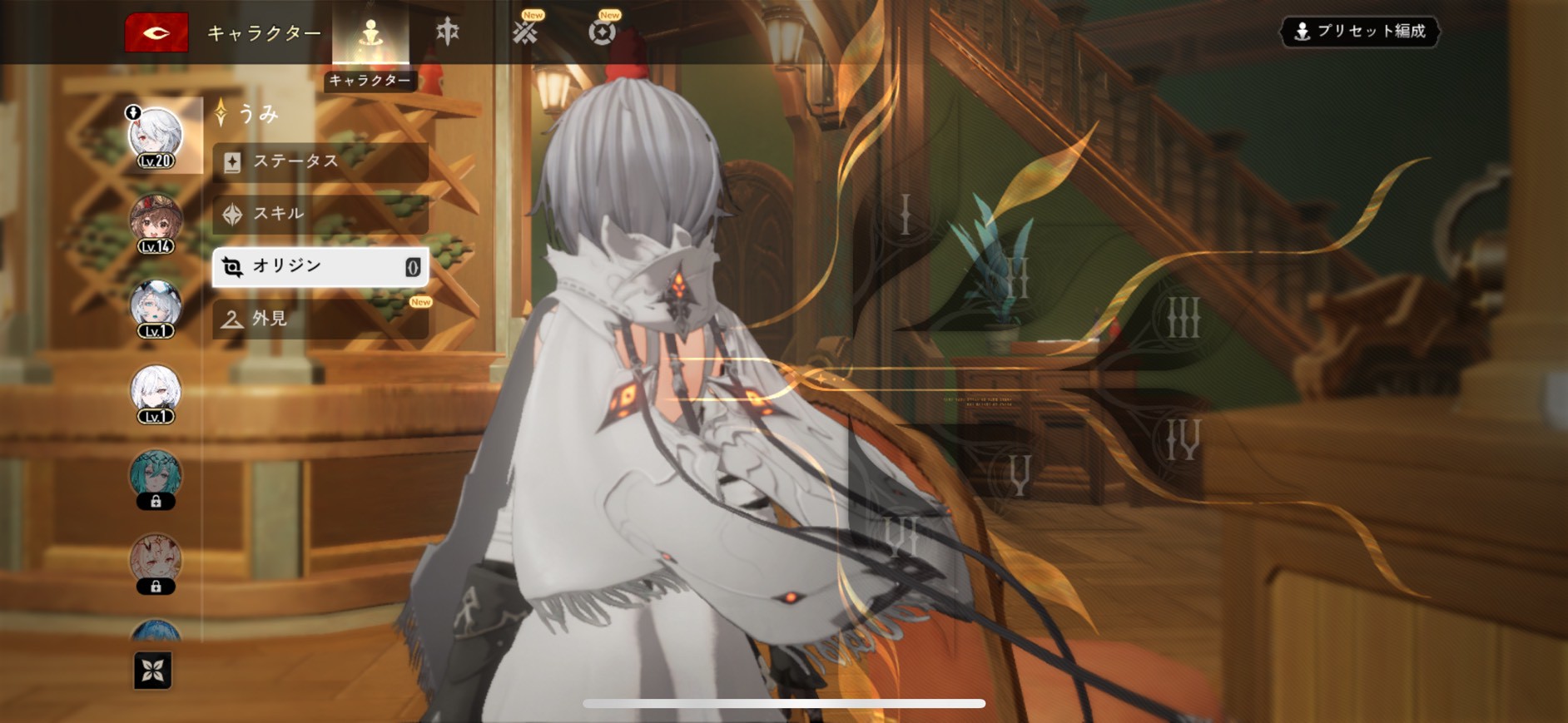Click the four-petal filter button

pos(153,671)
